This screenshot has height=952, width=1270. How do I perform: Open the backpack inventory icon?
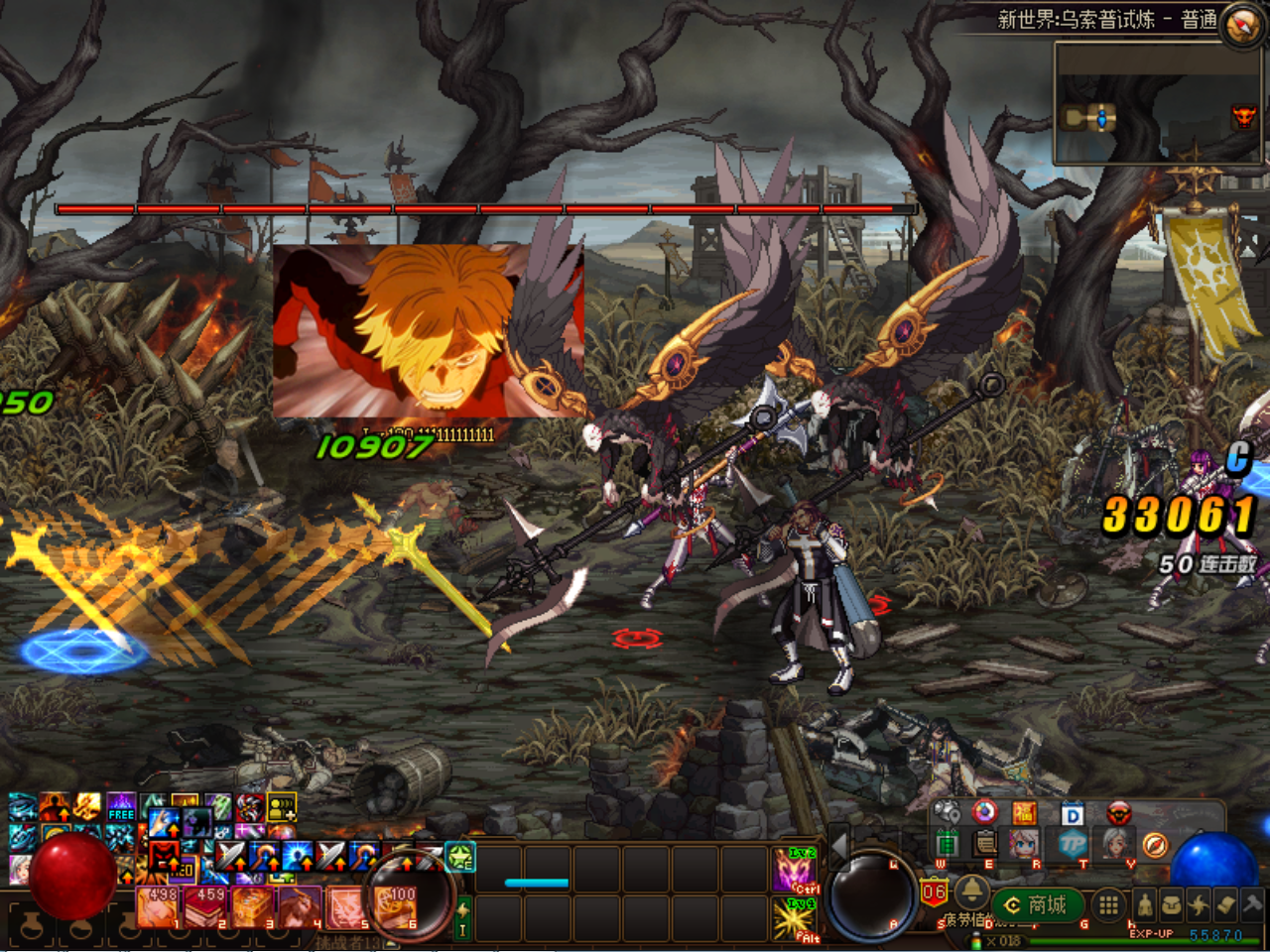[x=1172, y=904]
